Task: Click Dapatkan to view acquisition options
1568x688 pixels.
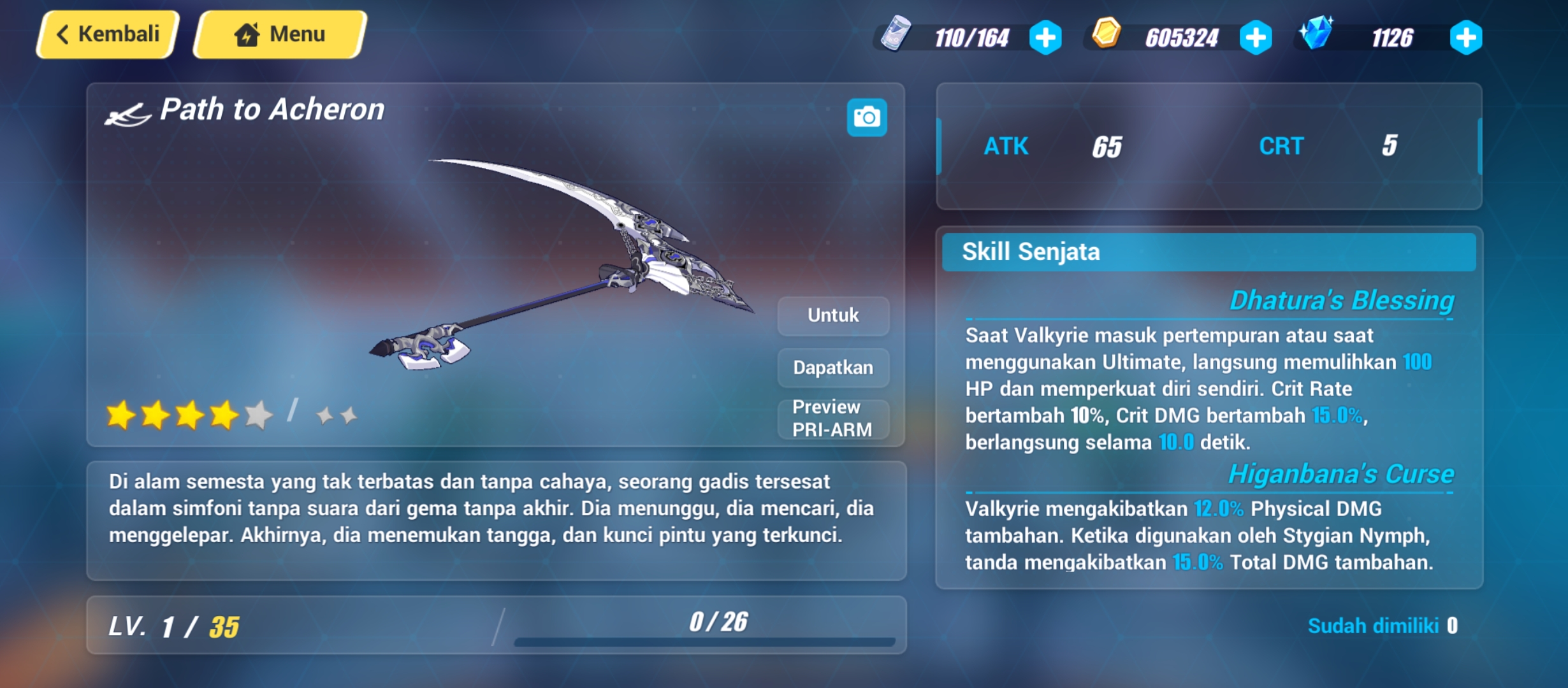Action: pyautogui.click(x=832, y=368)
